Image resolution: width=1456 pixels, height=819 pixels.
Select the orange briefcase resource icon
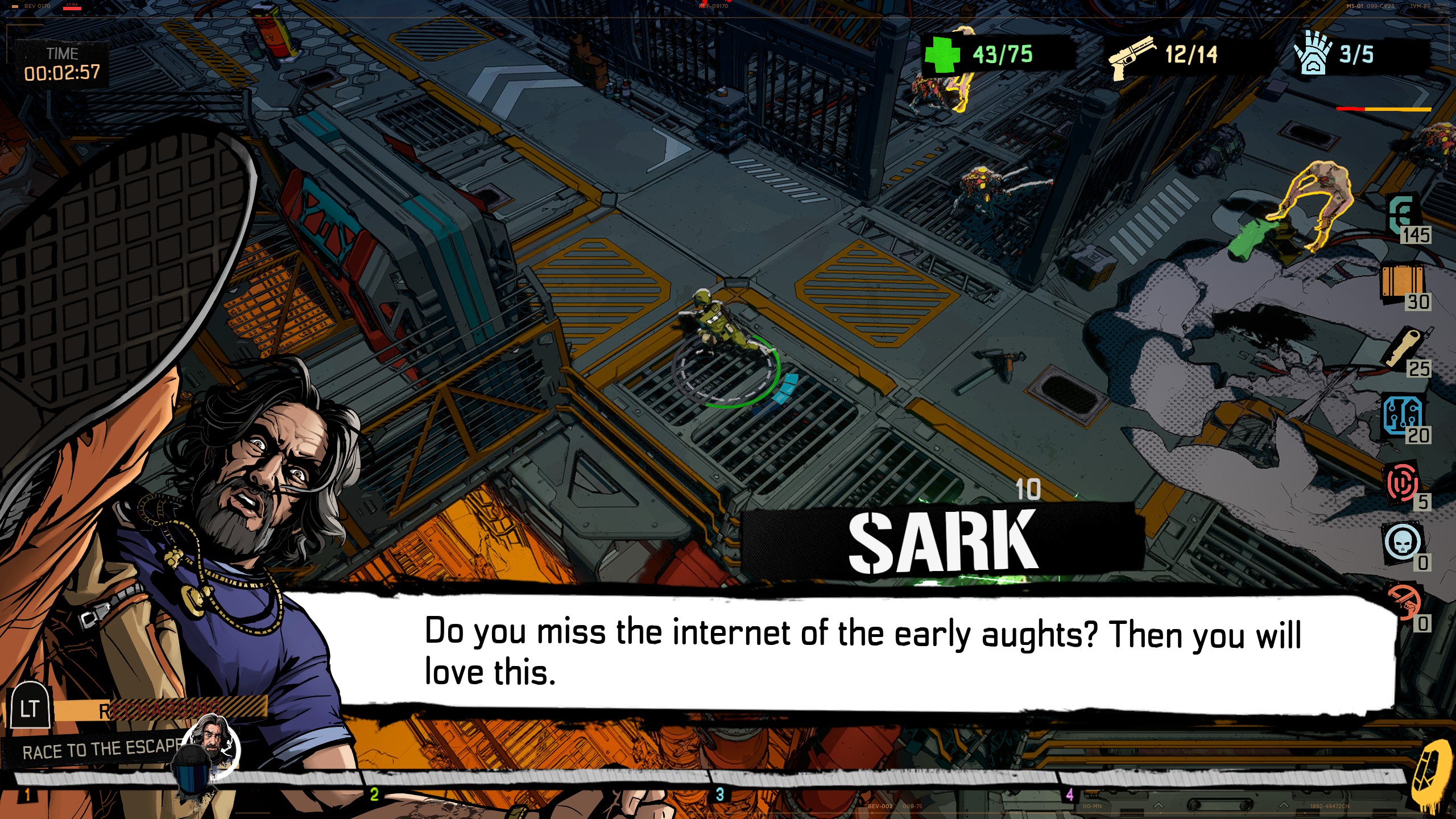coord(1402,281)
